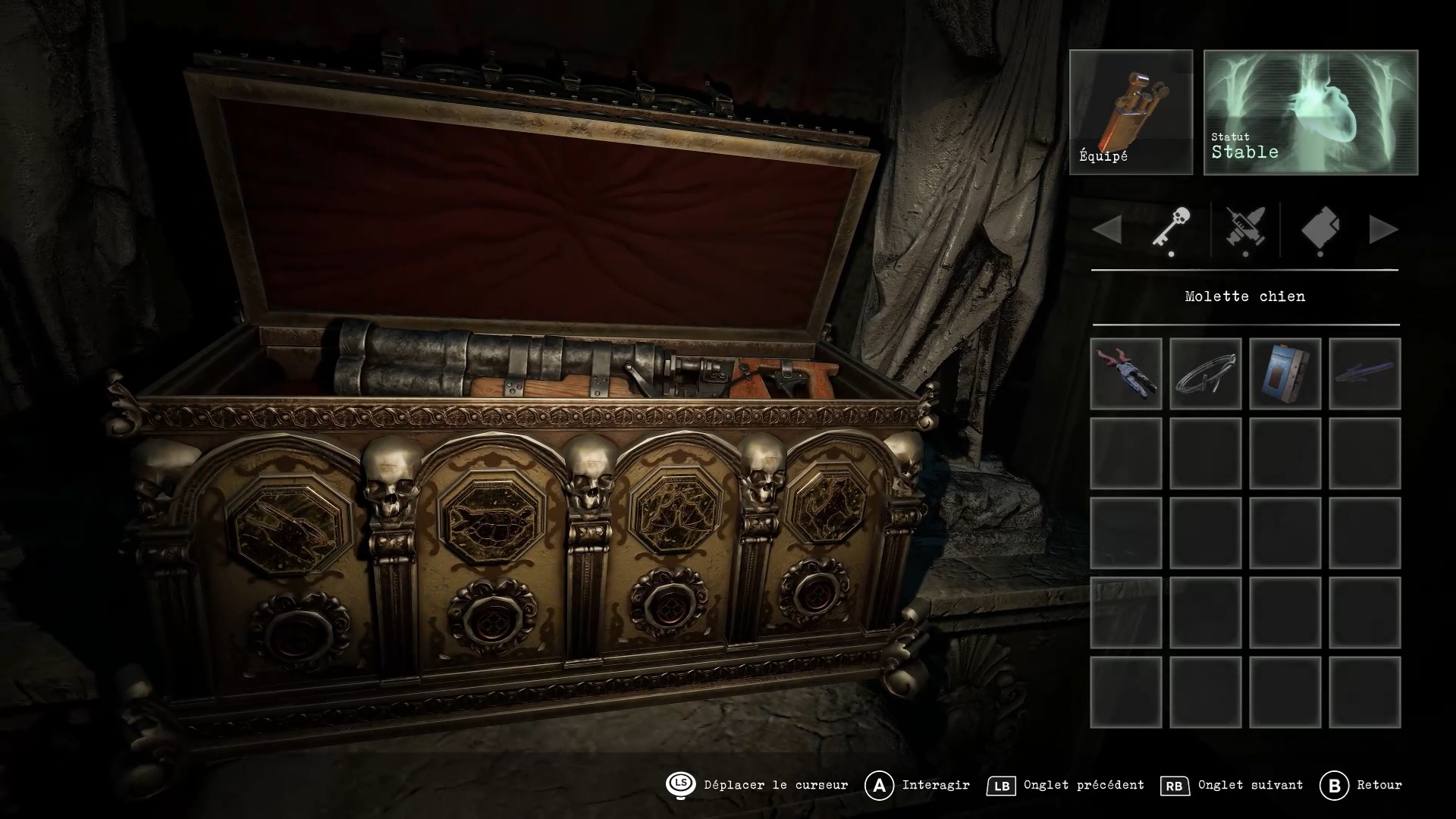1456x819 pixels.
Task: Click the Retour label to go back
Action: (1379, 785)
